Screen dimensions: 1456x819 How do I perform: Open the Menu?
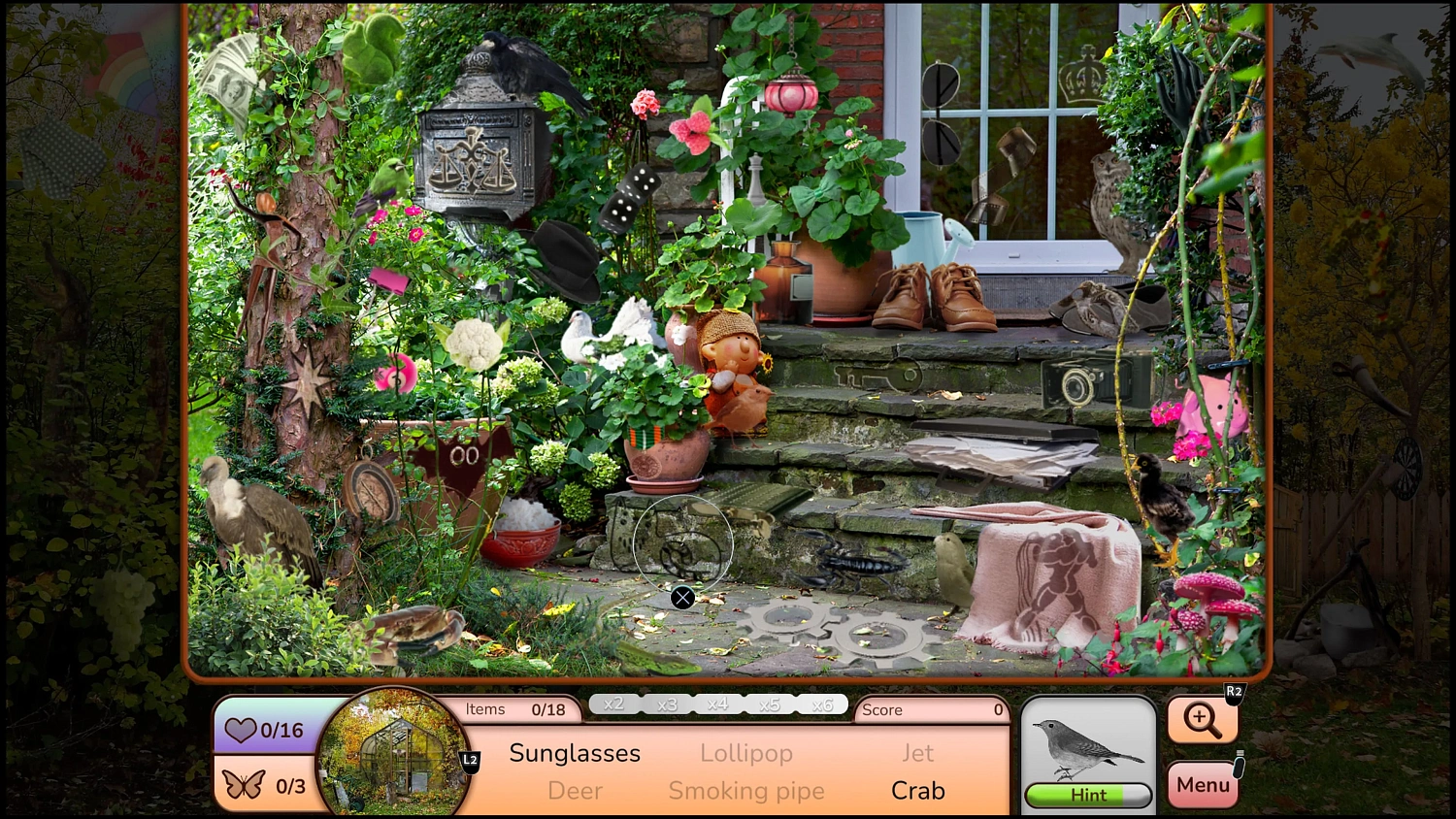1203,784
